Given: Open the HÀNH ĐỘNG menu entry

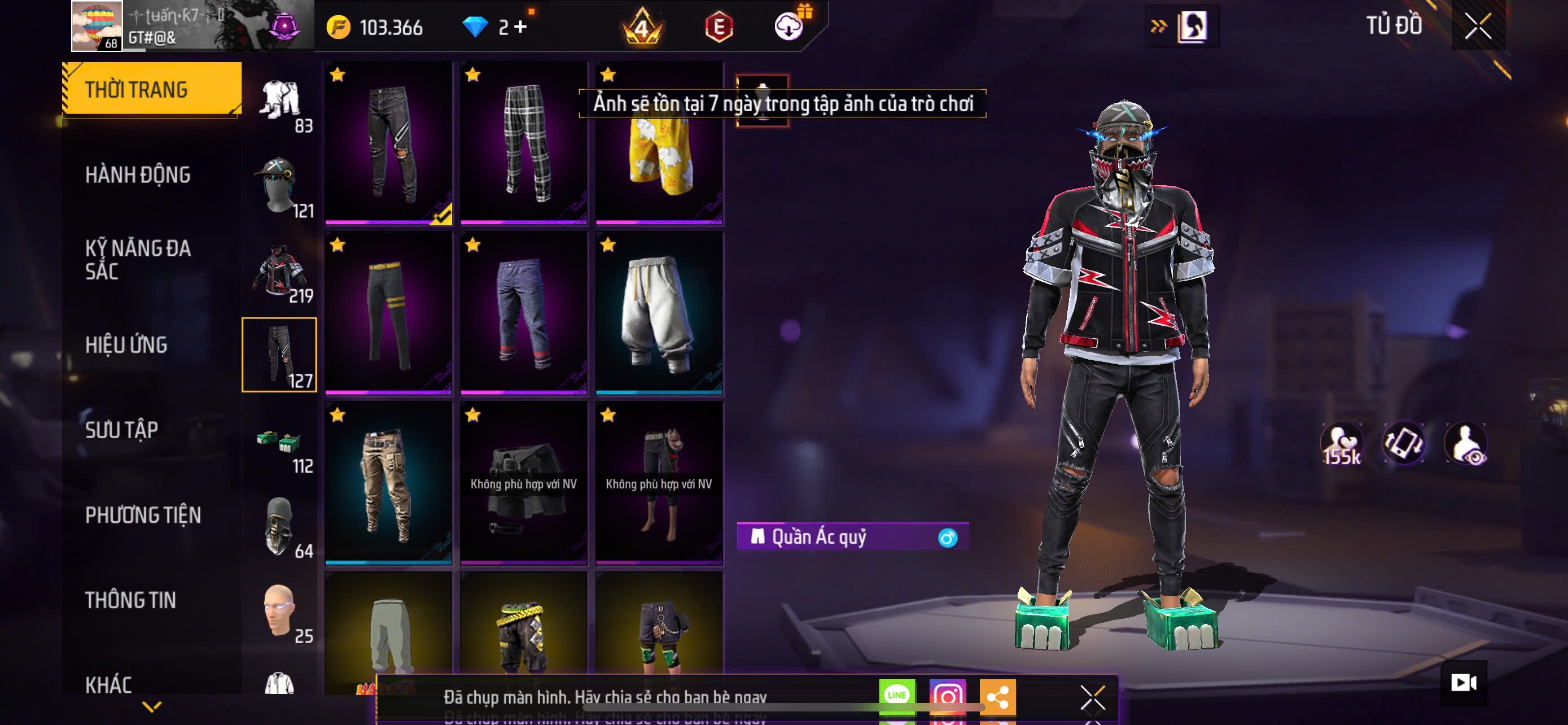Looking at the screenshot, I should click(x=138, y=175).
